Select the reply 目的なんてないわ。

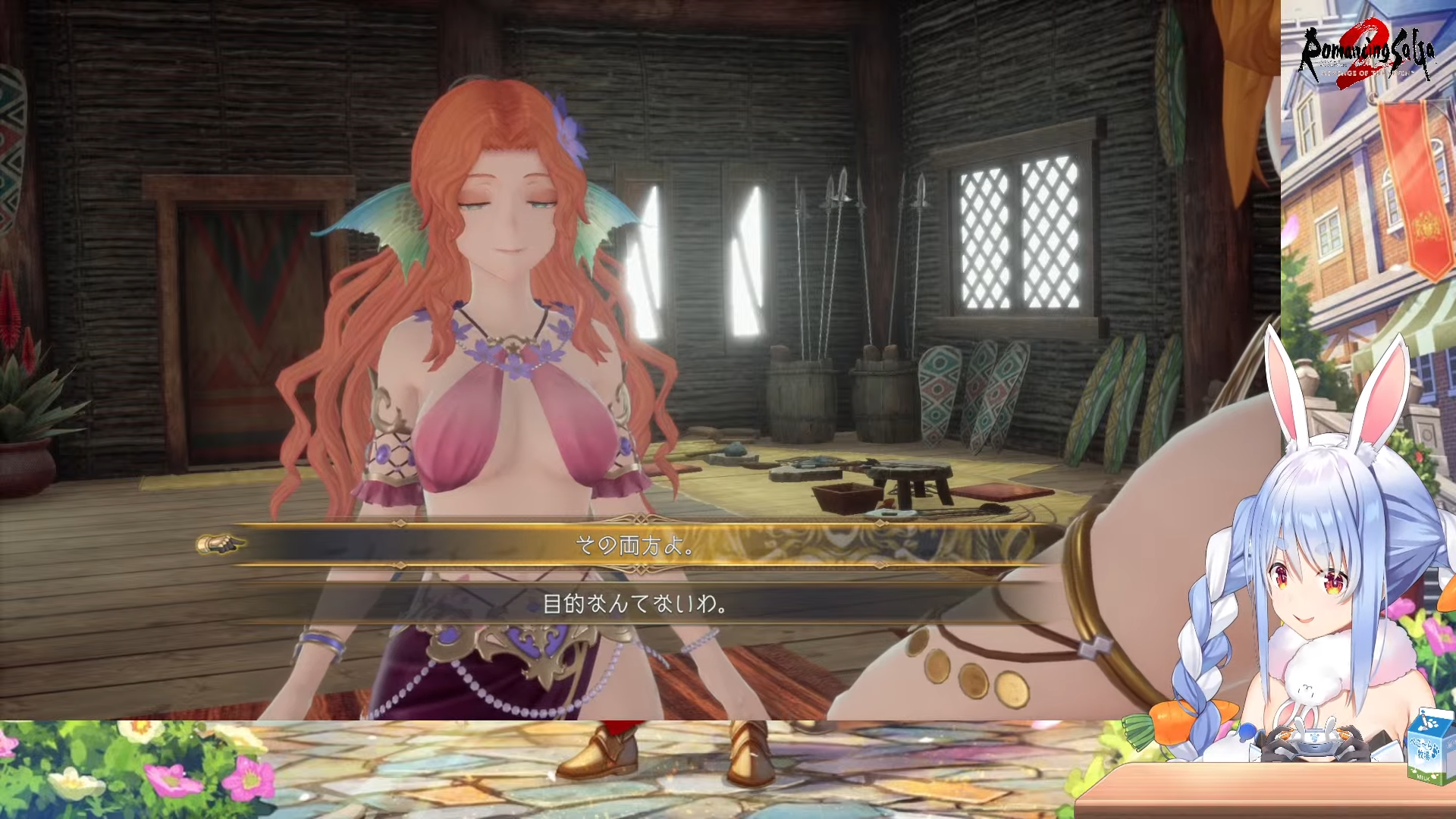(x=634, y=604)
